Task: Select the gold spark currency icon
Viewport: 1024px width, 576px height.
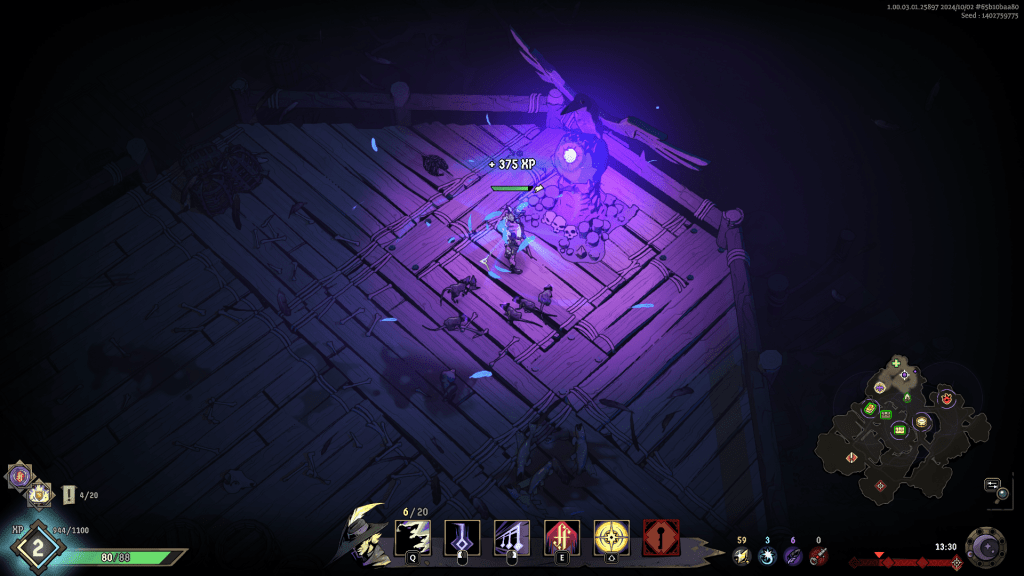Action: click(x=741, y=556)
